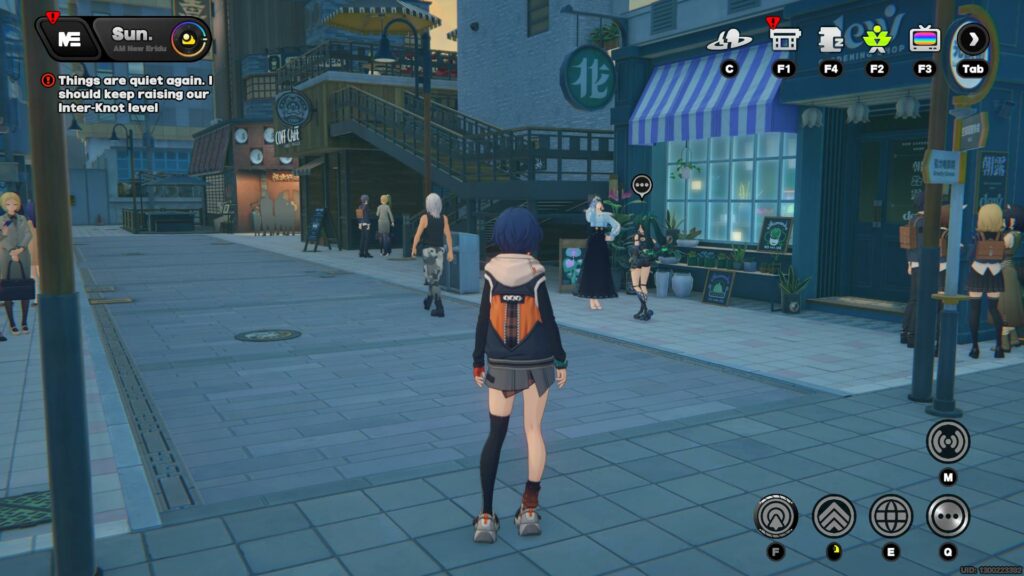Open the menu button with the red alert
Viewport: 1024px width, 576px height.
pyautogui.click(x=69, y=39)
